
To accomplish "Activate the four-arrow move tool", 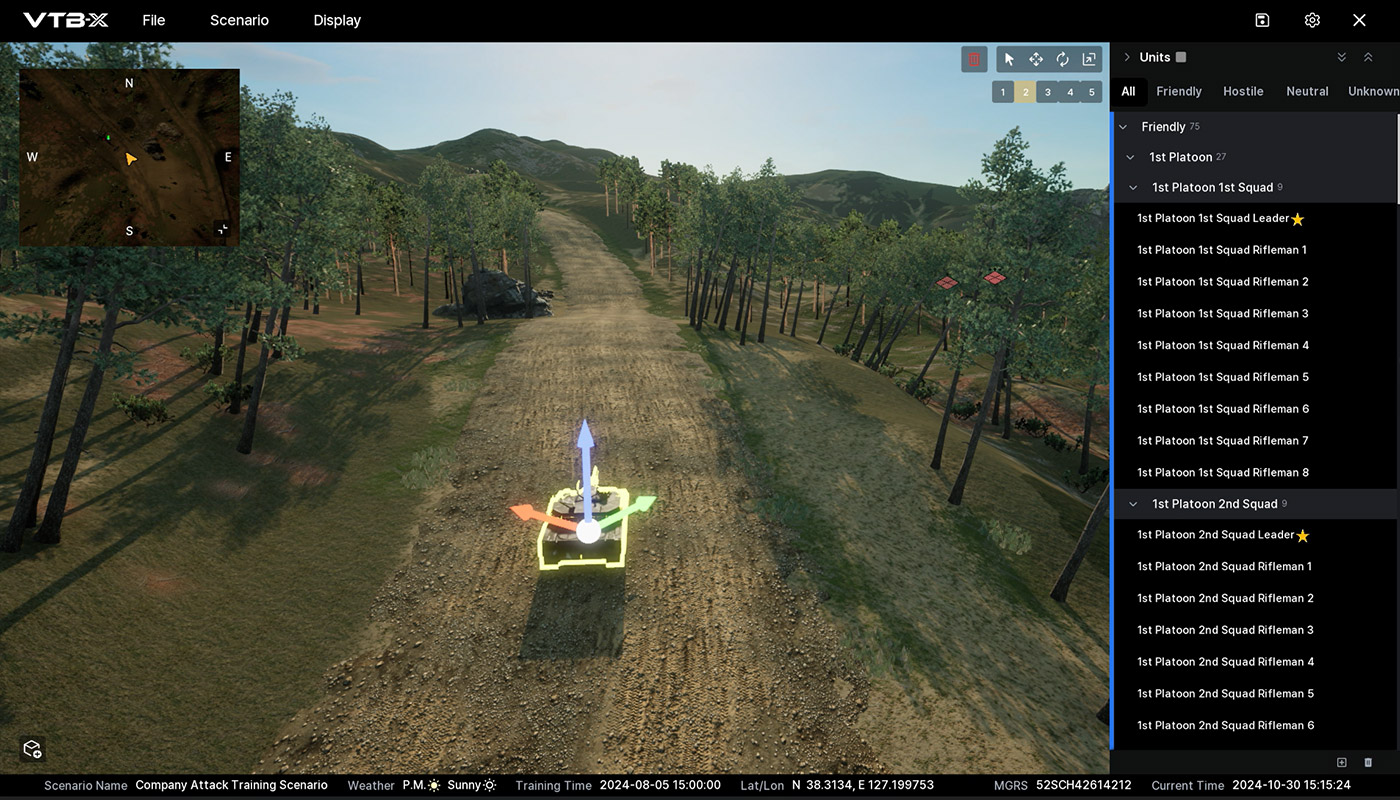I will (1036, 59).
